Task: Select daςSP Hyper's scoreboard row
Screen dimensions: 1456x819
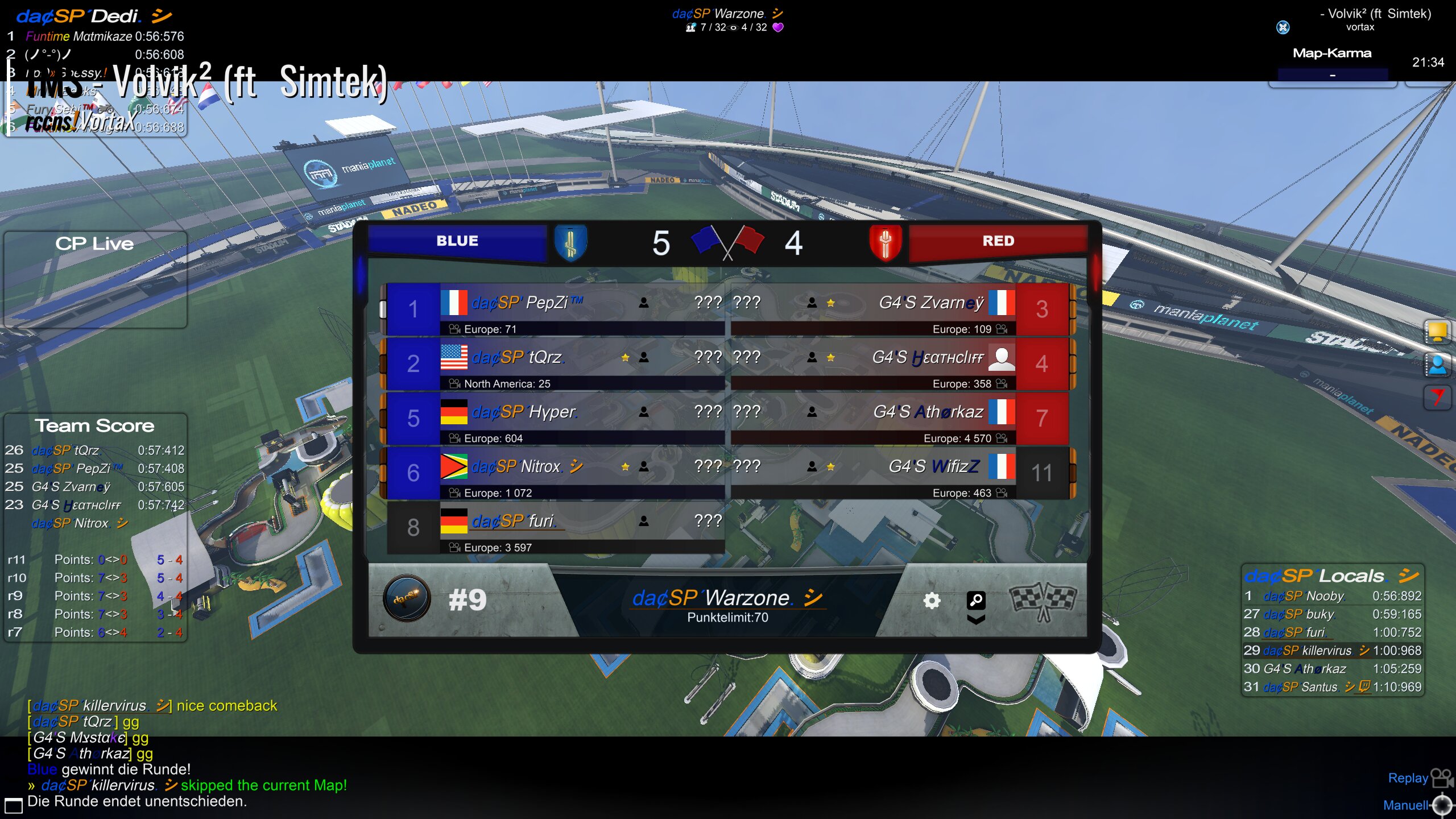Action: coord(555,418)
